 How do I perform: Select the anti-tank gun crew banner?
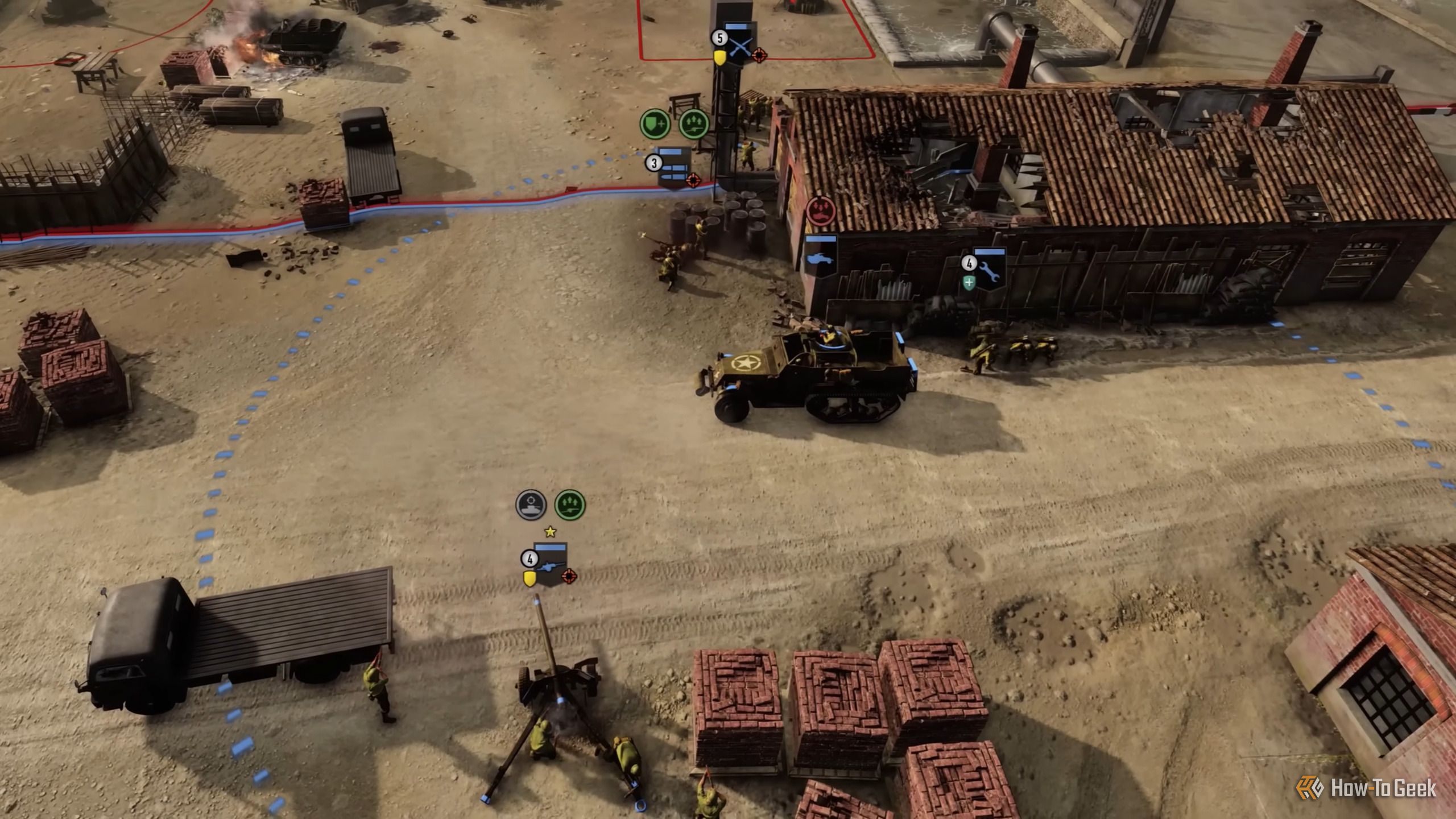tap(551, 563)
